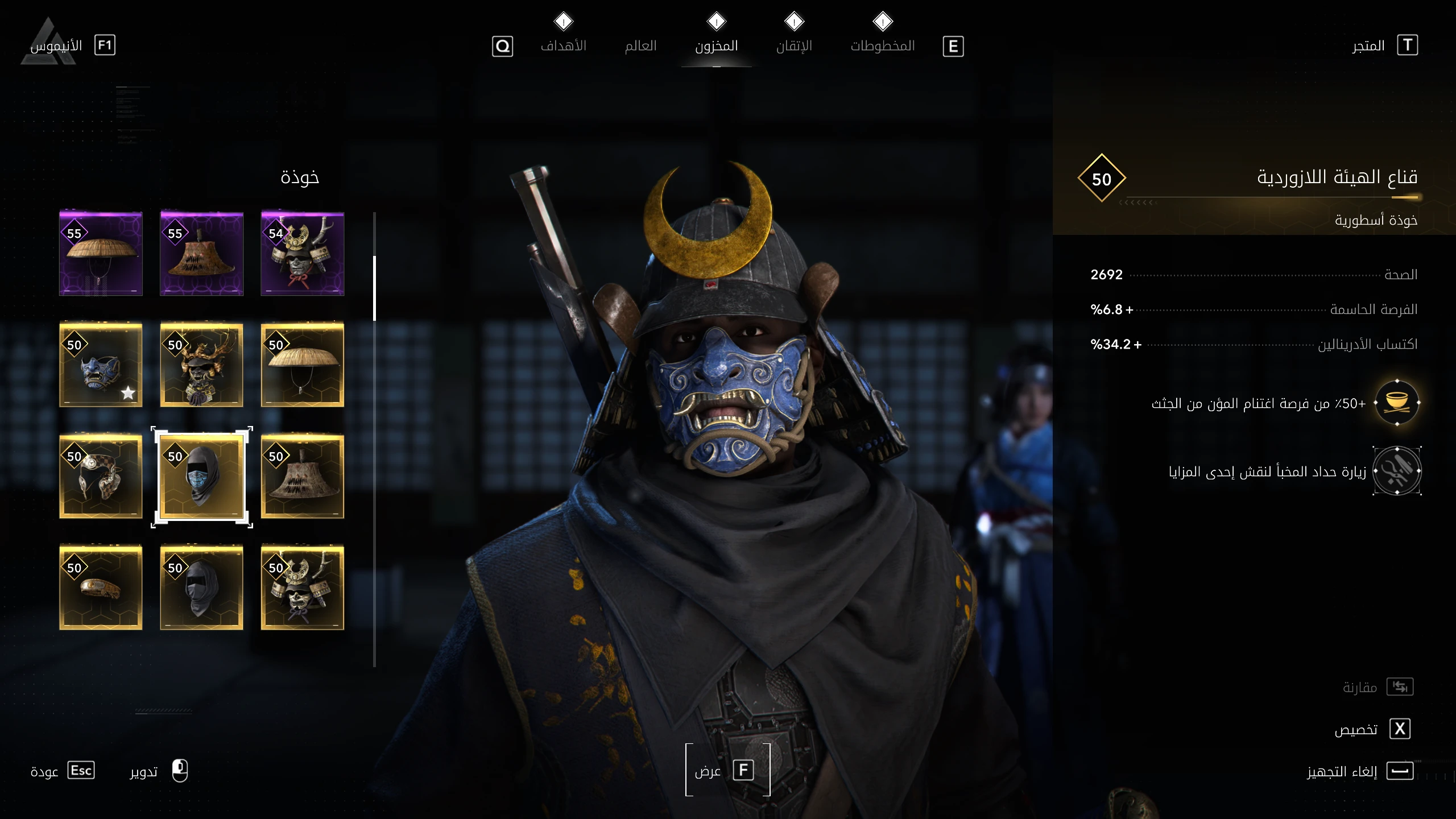
Task: Choose the starred blue oni mask slot
Action: [x=101, y=365]
